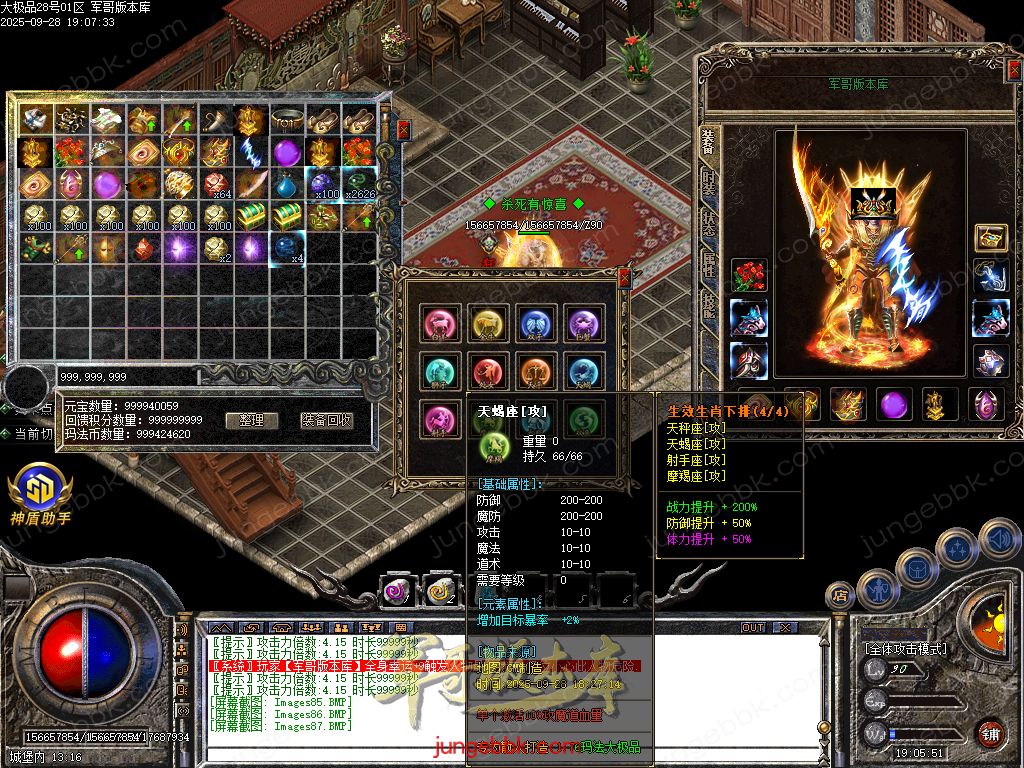Screen dimensions: 1024x768
Task: Click the 装备回收 equipment recycle button
Action: (326, 420)
